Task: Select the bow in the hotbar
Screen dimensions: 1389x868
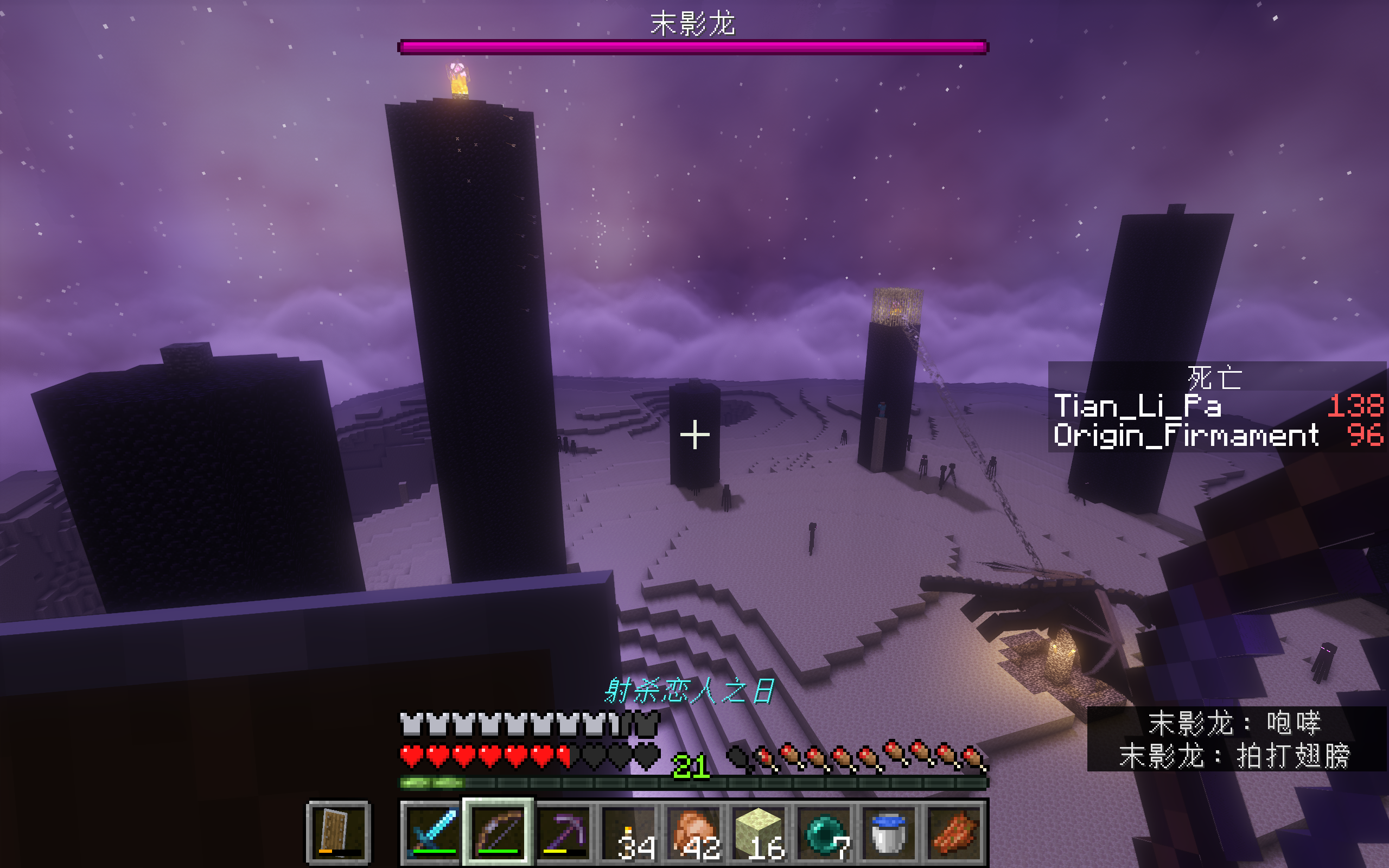Action: pos(498,832)
